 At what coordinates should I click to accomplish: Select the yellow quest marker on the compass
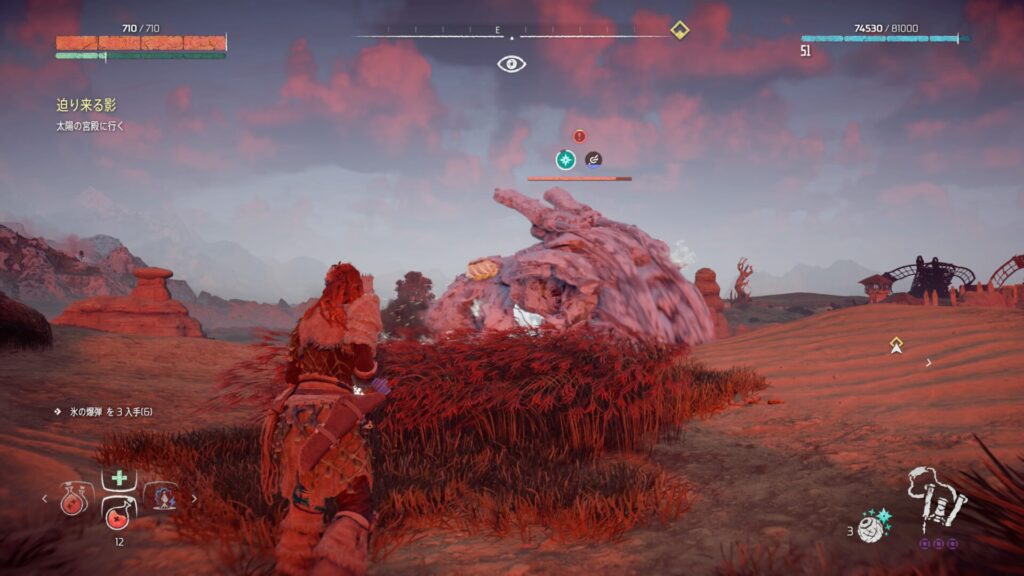(679, 29)
